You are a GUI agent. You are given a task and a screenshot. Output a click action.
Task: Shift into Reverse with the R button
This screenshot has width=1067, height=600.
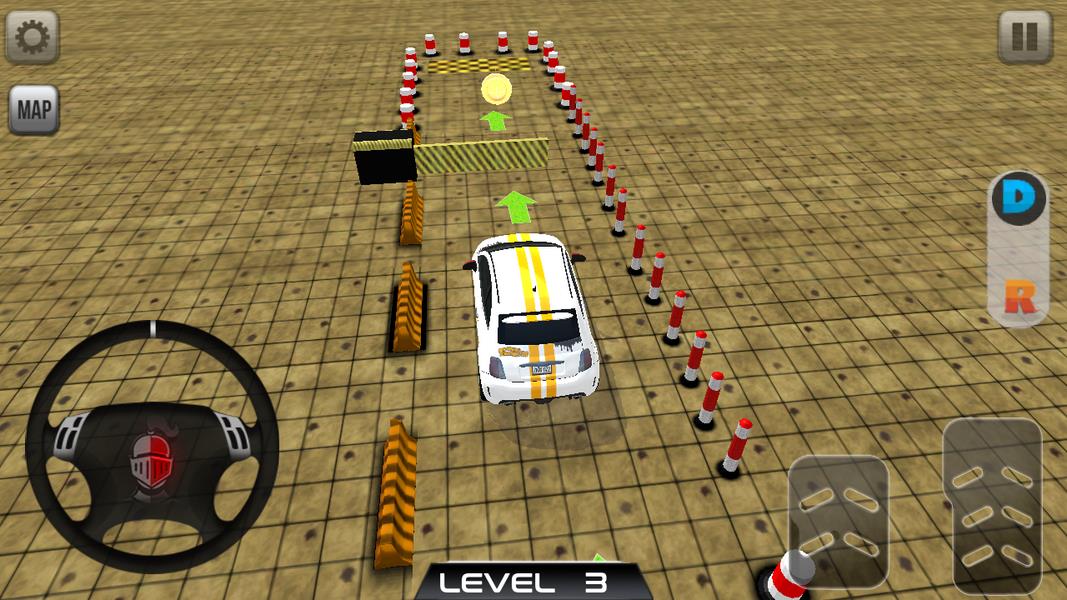tap(1018, 297)
